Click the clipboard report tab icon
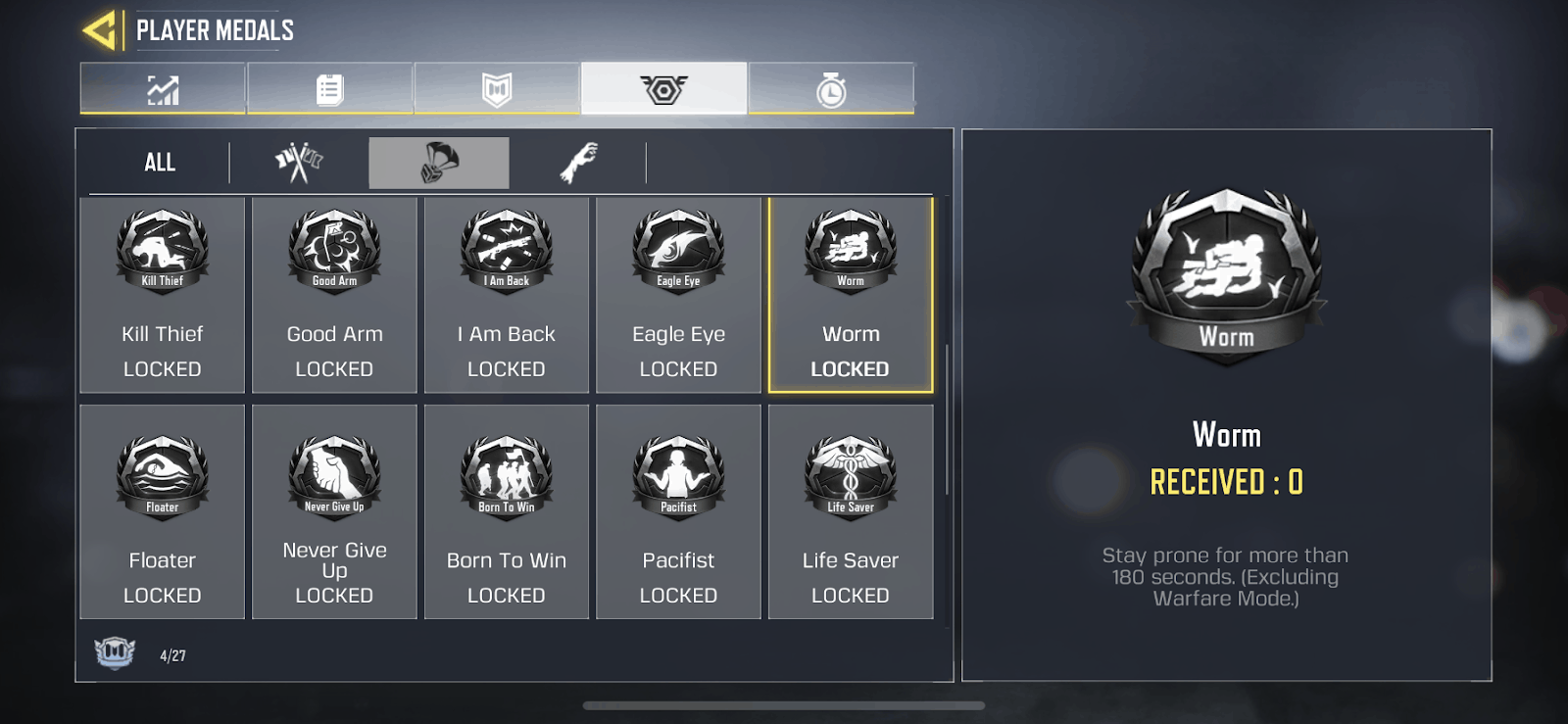This screenshot has height=724, width=1568. click(329, 88)
